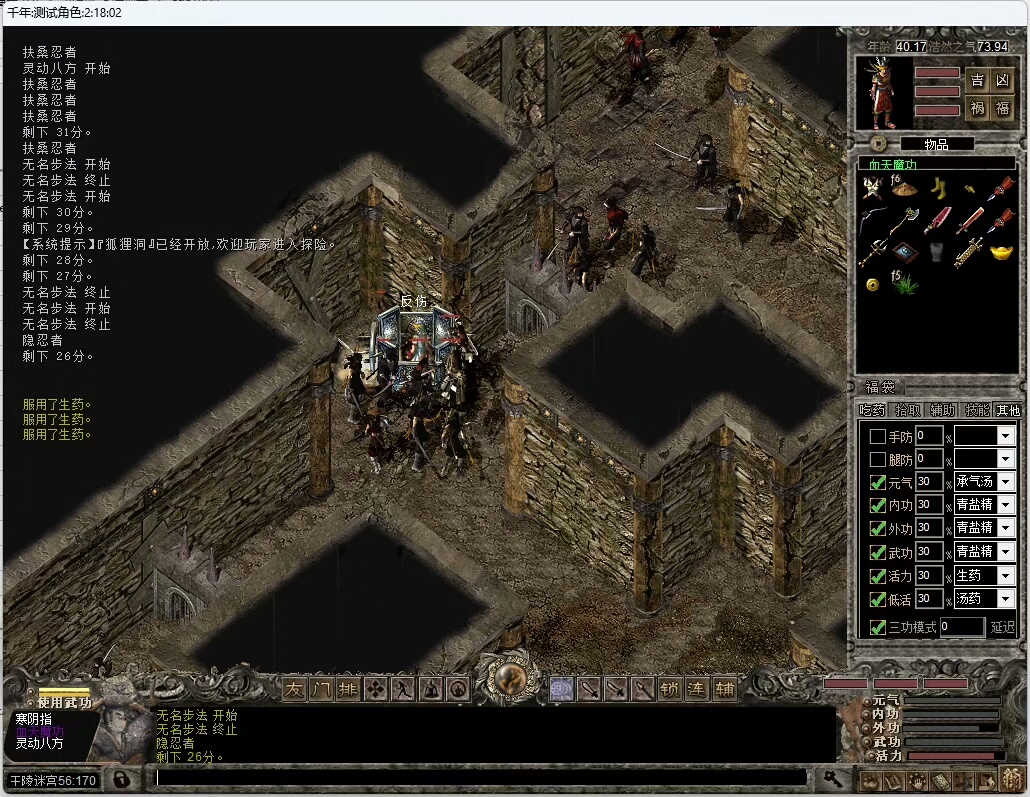Image resolution: width=1030 pixels, height=797 pixels.
Task: Click into the chat input box
Action: click(480, 777)
